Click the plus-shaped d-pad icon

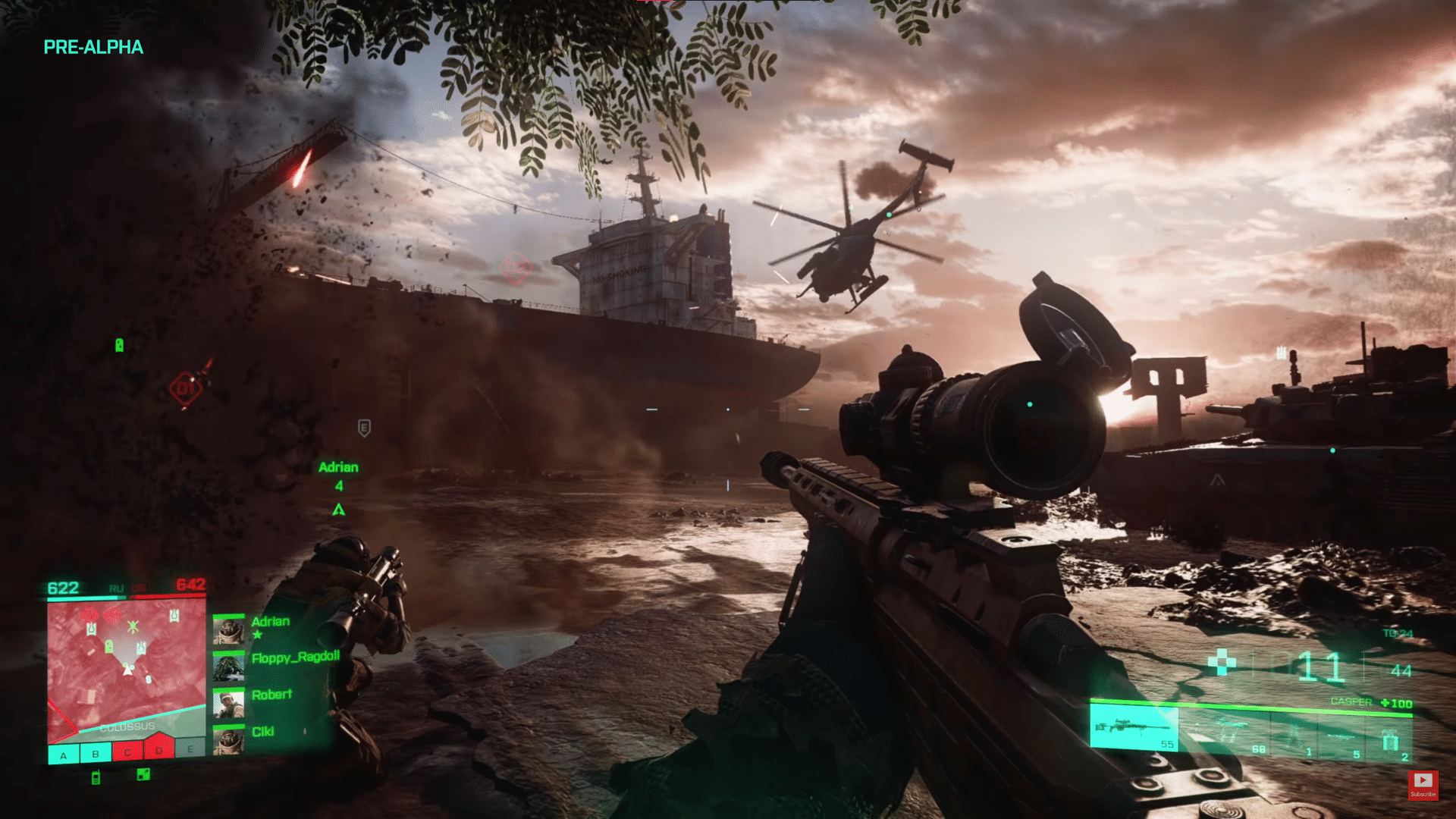[1221, 661]
